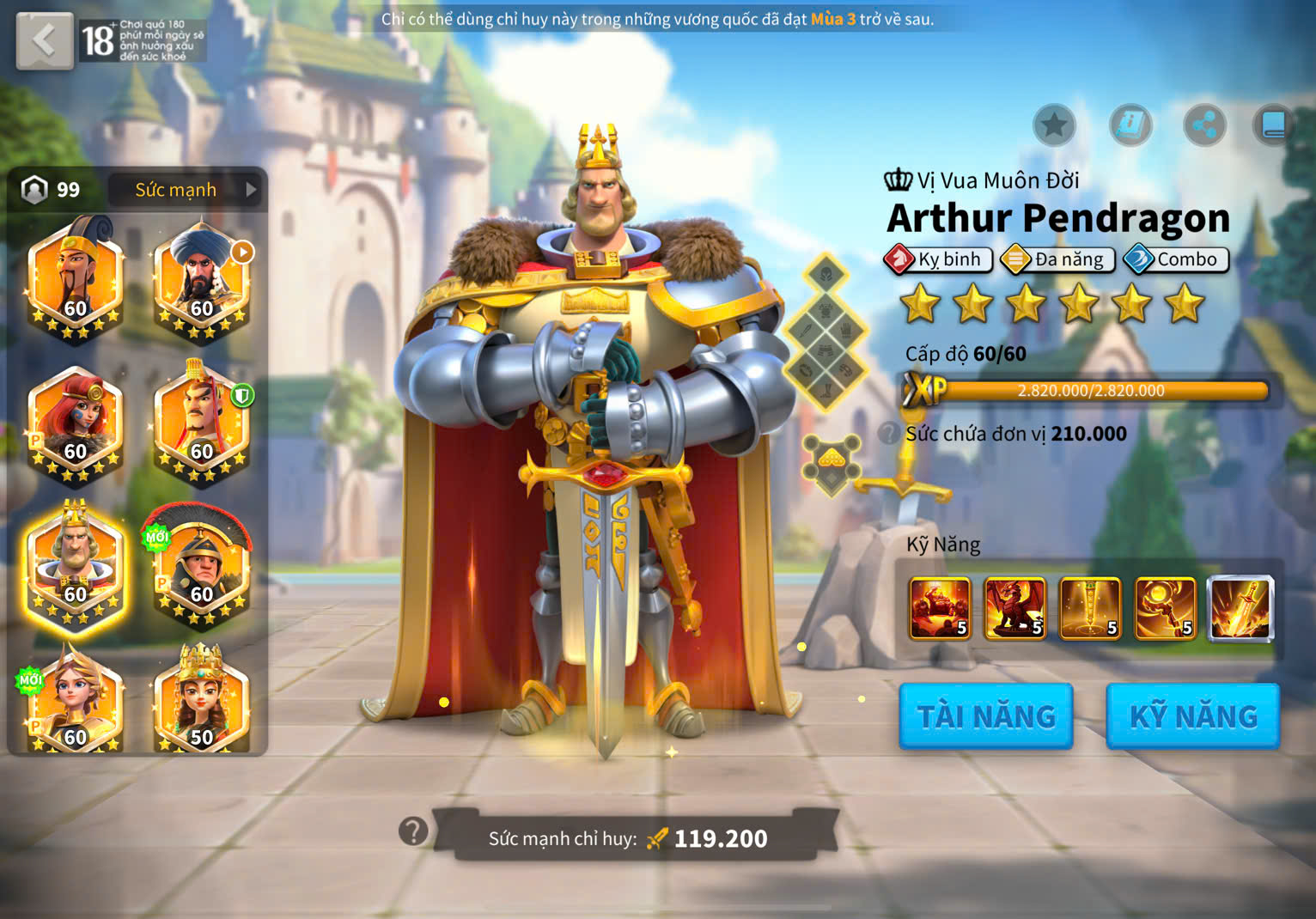Select the flaming sword skill icon
Viewport: 1316px width, 919px height.
(x=1240, y=609)
